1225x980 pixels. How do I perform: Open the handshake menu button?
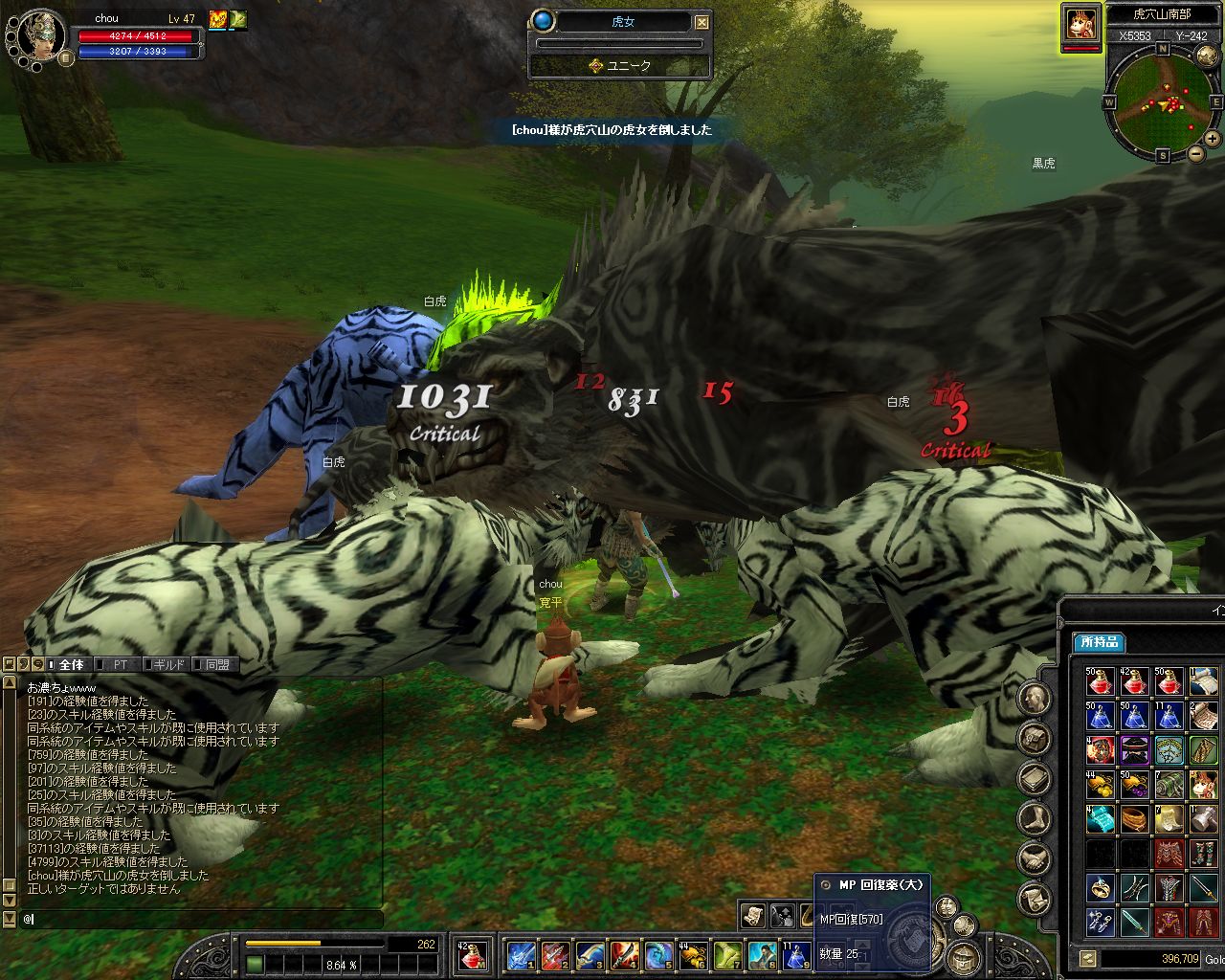1035,858
